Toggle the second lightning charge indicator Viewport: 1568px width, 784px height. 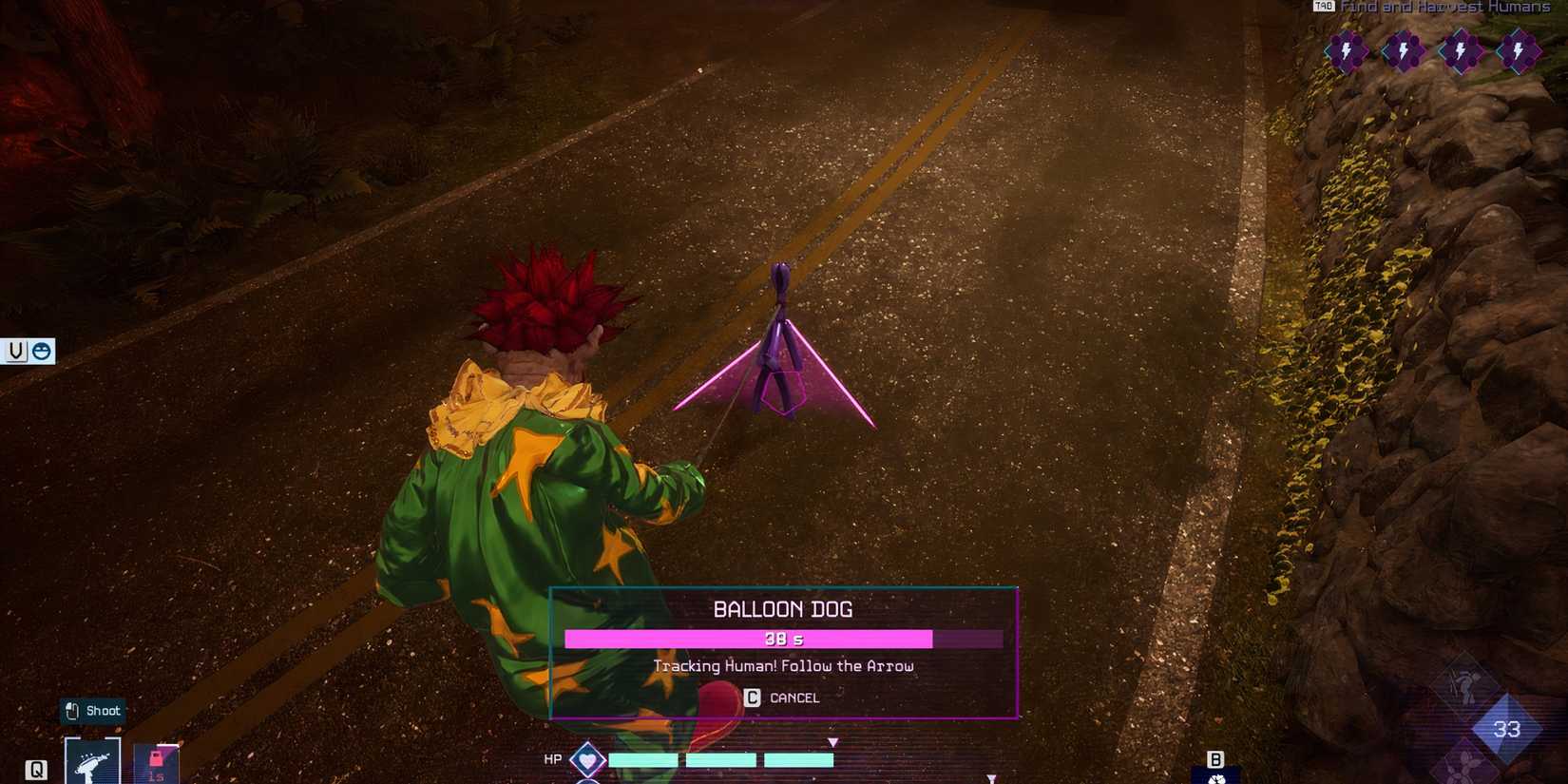[x=1405, y=52]
